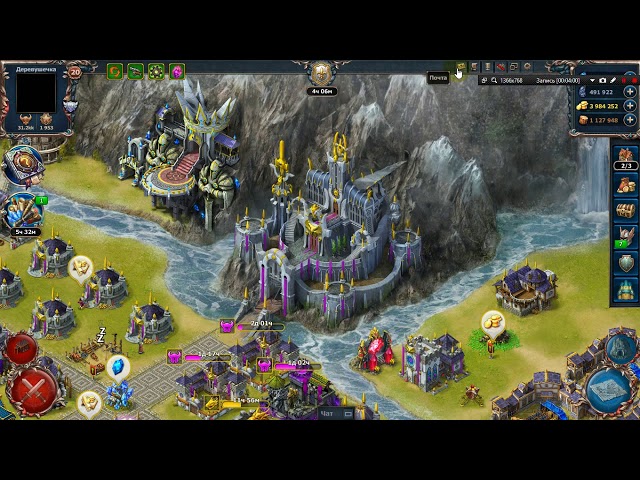The height and width of the screenshot is (480, 640).
Task: Click the recorder screenshot camera icon
Action: point(603,80)
